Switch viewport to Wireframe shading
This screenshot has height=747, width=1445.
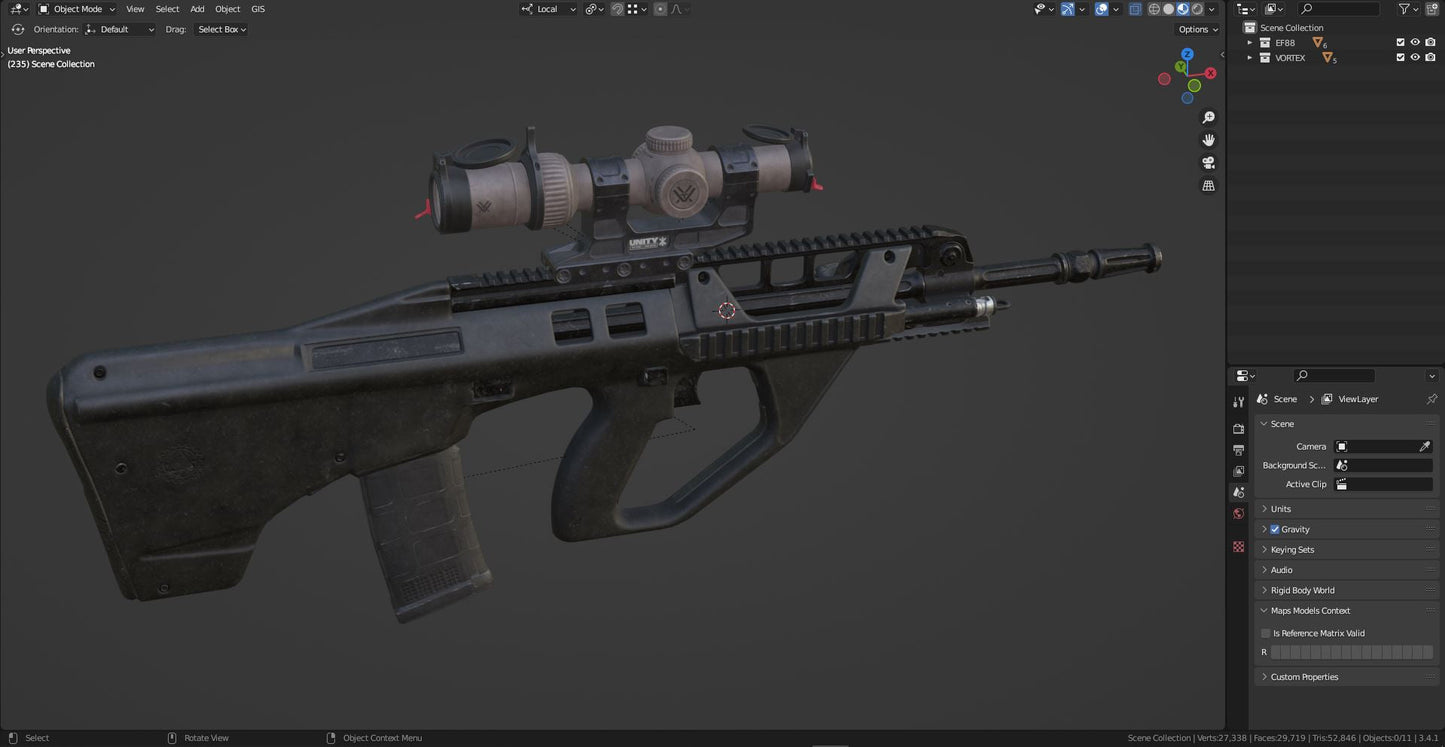pos(1154,9)
